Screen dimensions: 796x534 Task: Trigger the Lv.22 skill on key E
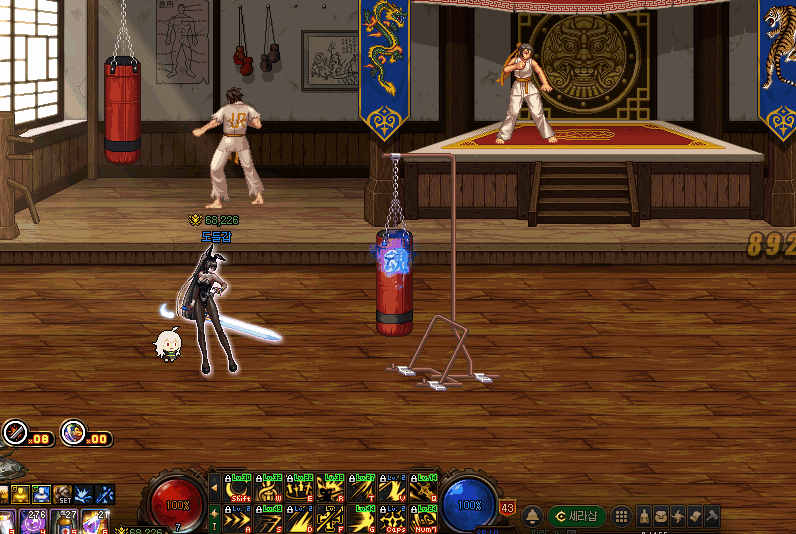tap(301, 488)
